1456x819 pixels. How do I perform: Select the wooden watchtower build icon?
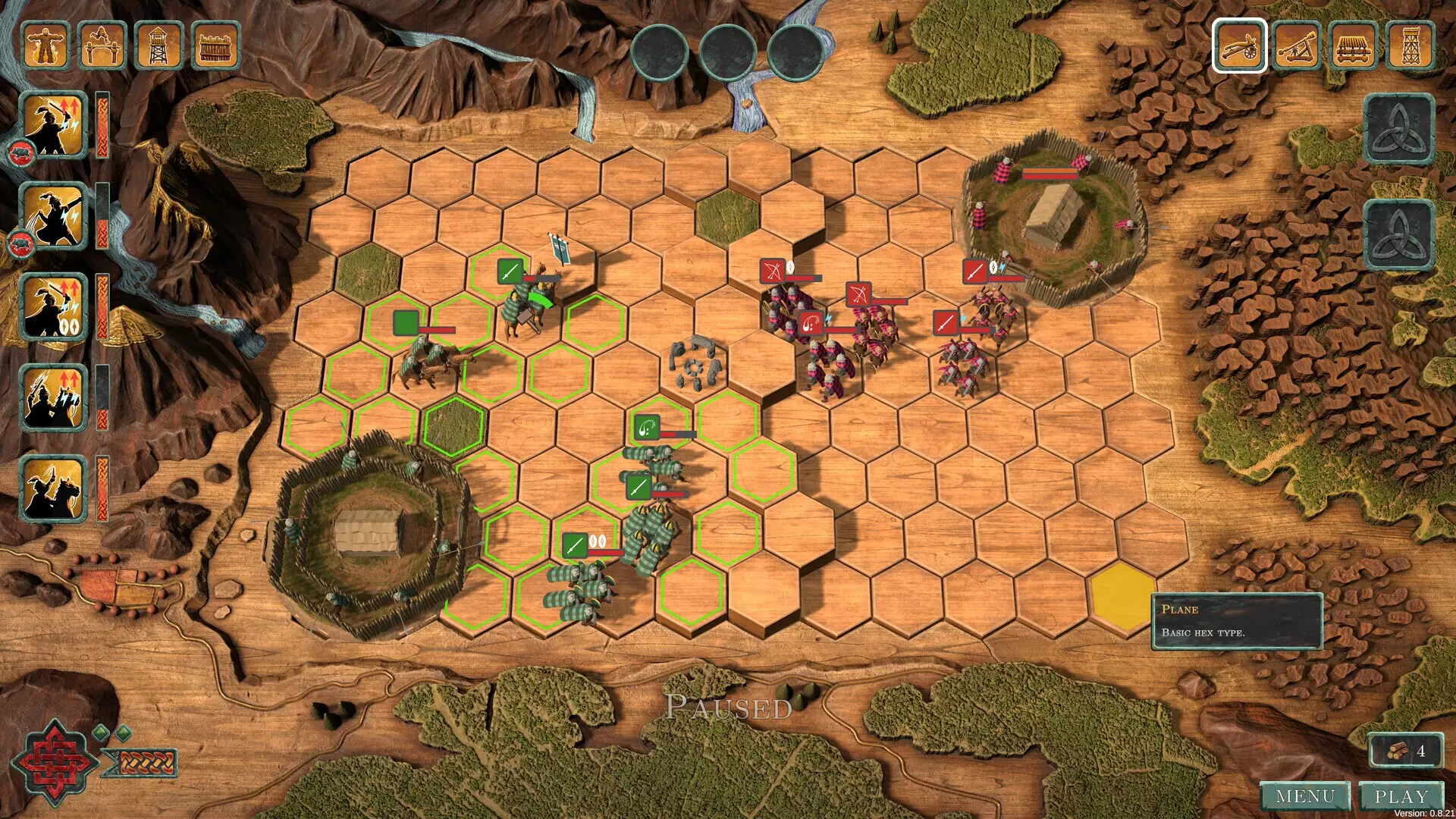point(159,45)
